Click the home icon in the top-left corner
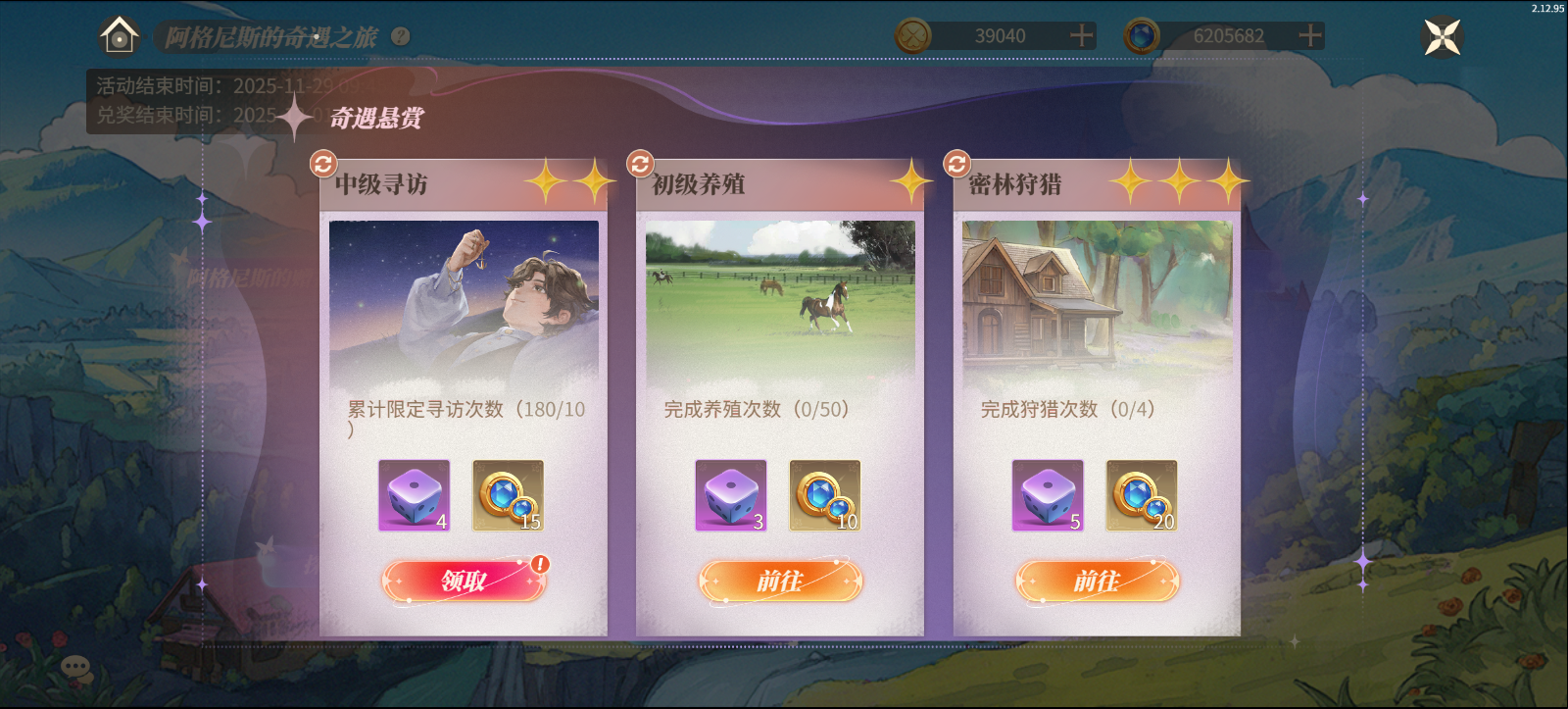Viewport: 1568px width, 709px height. [x=119, y=37]
